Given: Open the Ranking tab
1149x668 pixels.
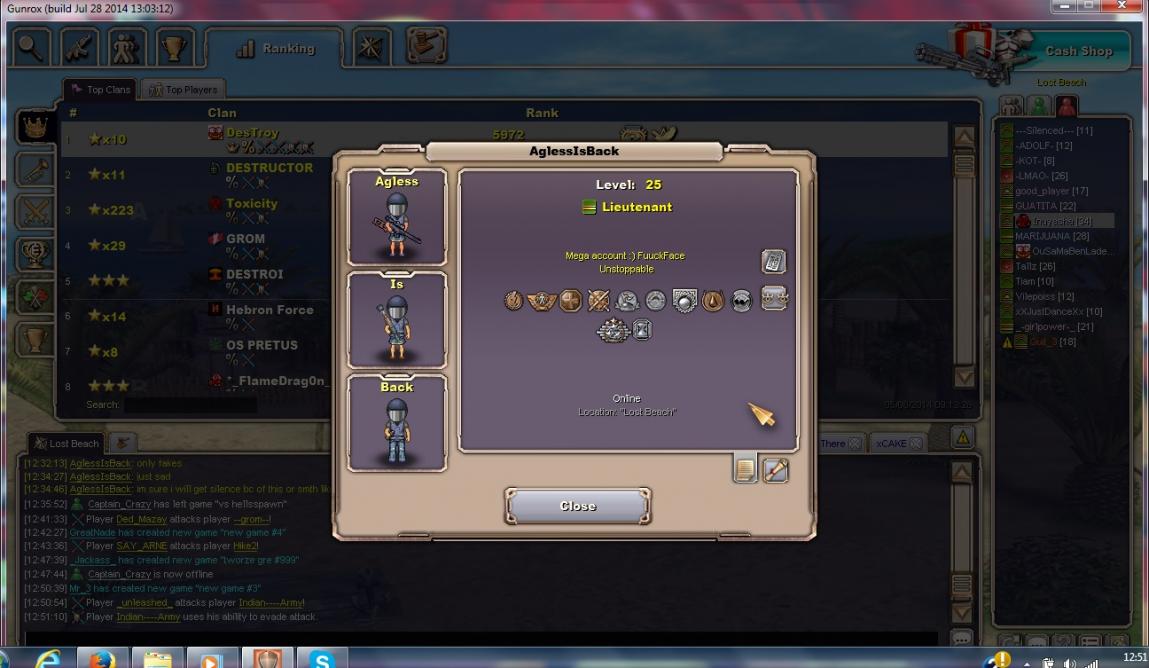Looking at the screenshot, I should [275, 48].
